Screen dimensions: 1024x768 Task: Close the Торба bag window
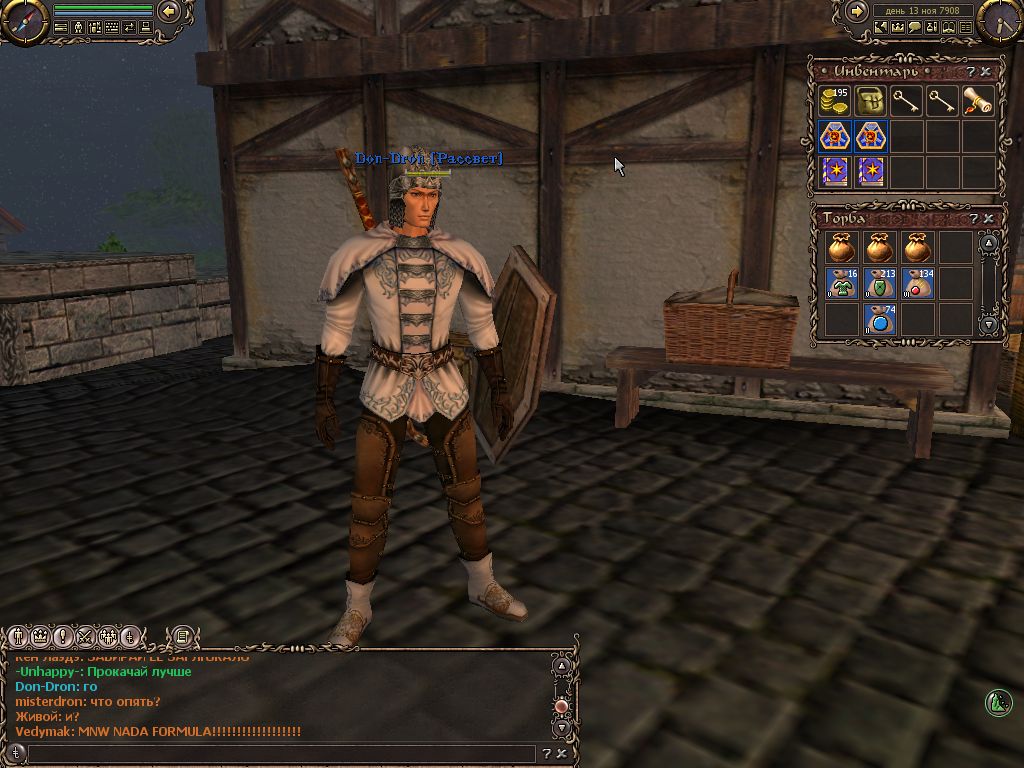click(x=988, y=218)
